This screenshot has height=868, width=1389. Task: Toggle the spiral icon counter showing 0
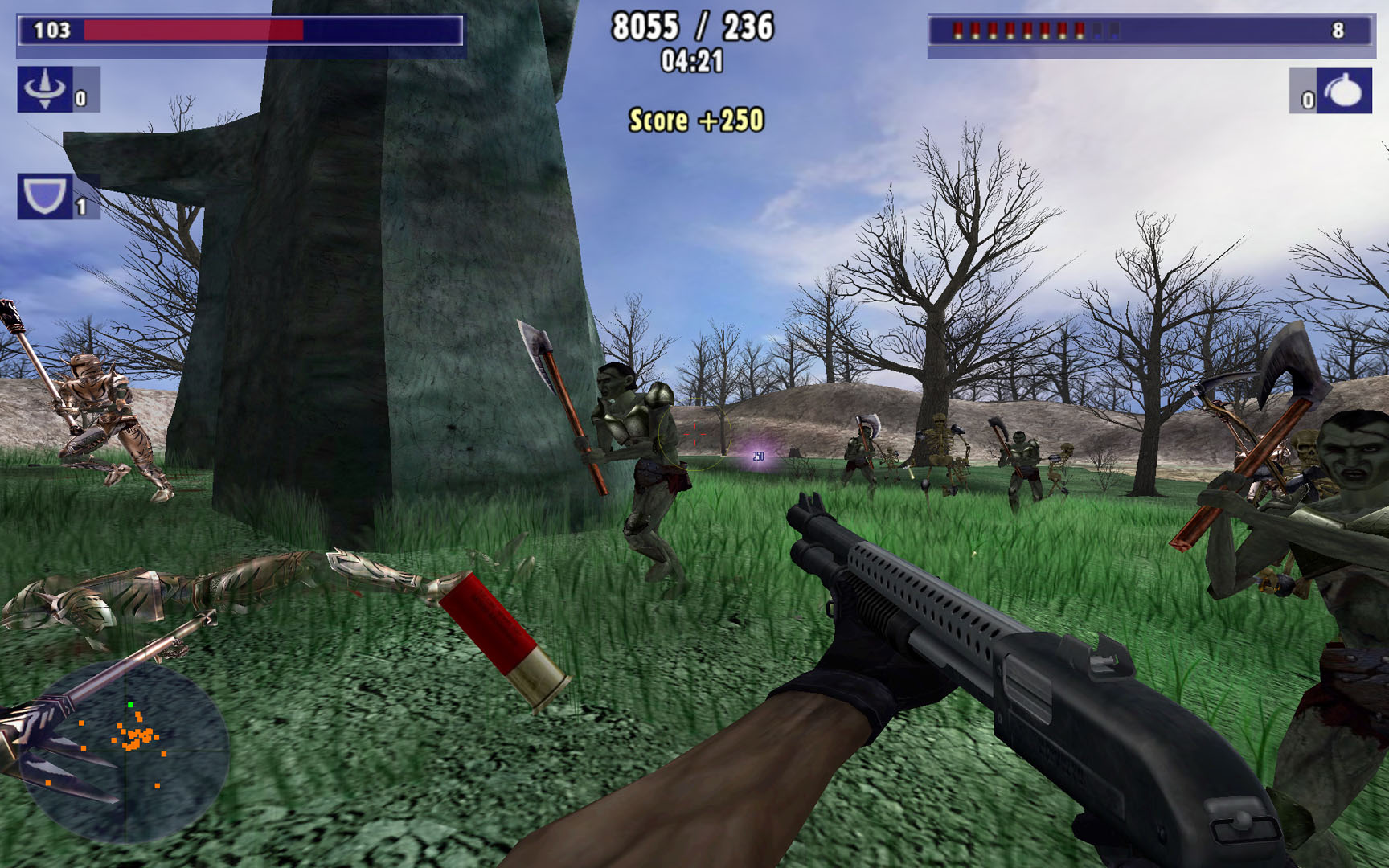(x=78, y=98)
